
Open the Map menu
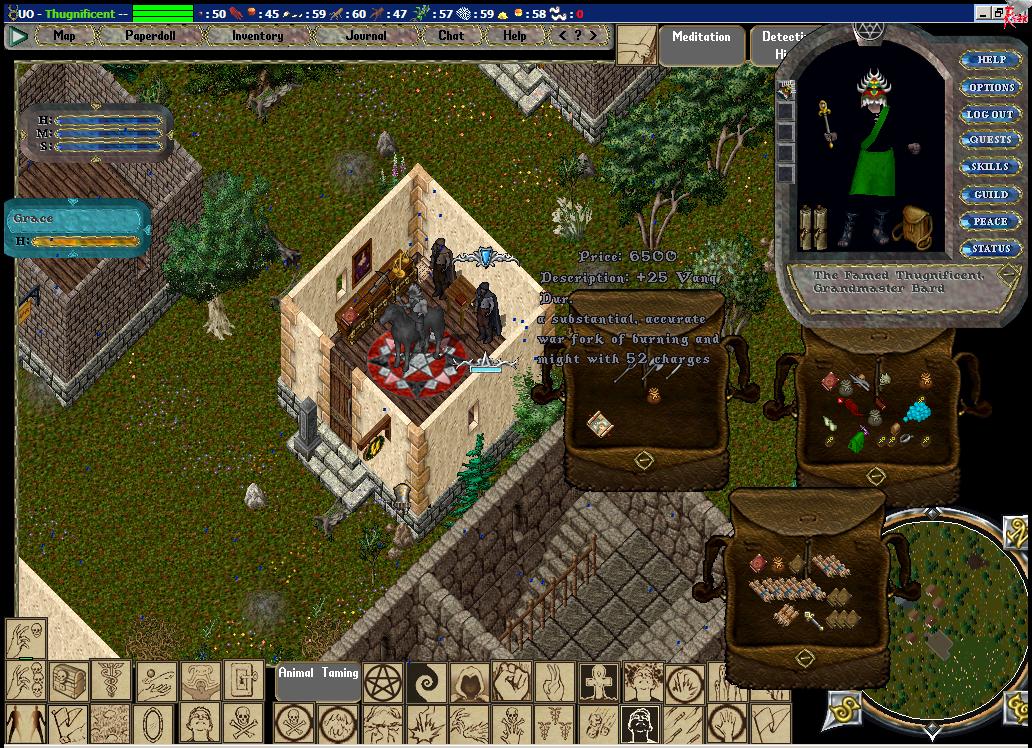pyautogui.click(x=64, y=36)
